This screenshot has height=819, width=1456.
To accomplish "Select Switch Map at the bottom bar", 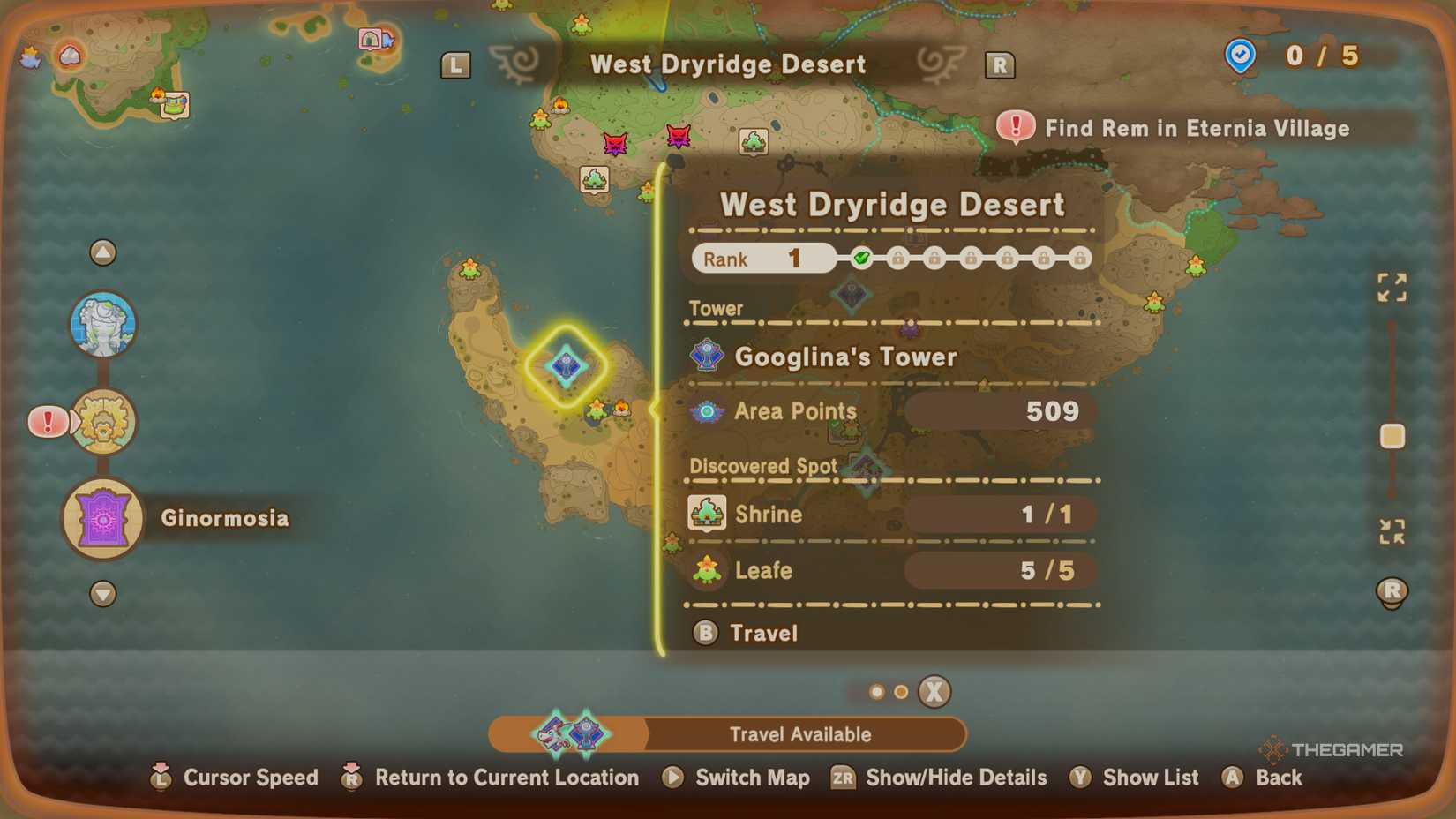I will pyautogui.click(x=751, y=778).
